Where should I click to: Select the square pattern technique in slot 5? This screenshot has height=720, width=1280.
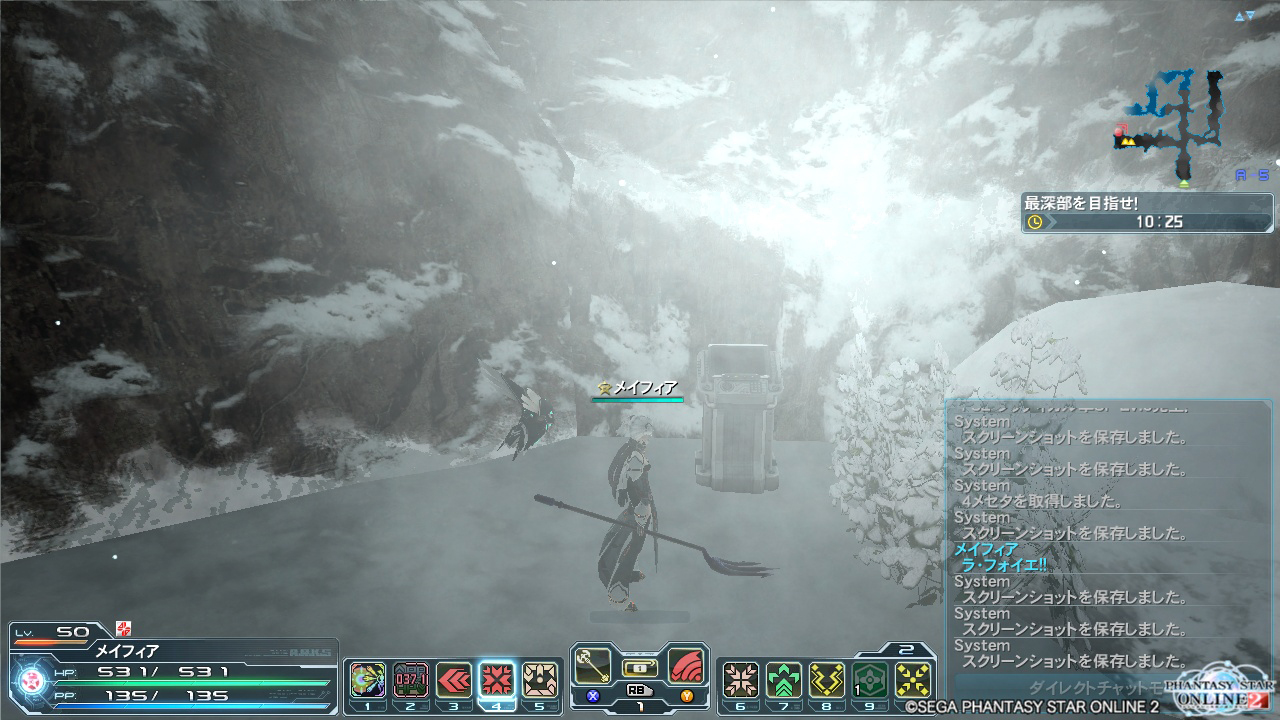coord(540,680)
